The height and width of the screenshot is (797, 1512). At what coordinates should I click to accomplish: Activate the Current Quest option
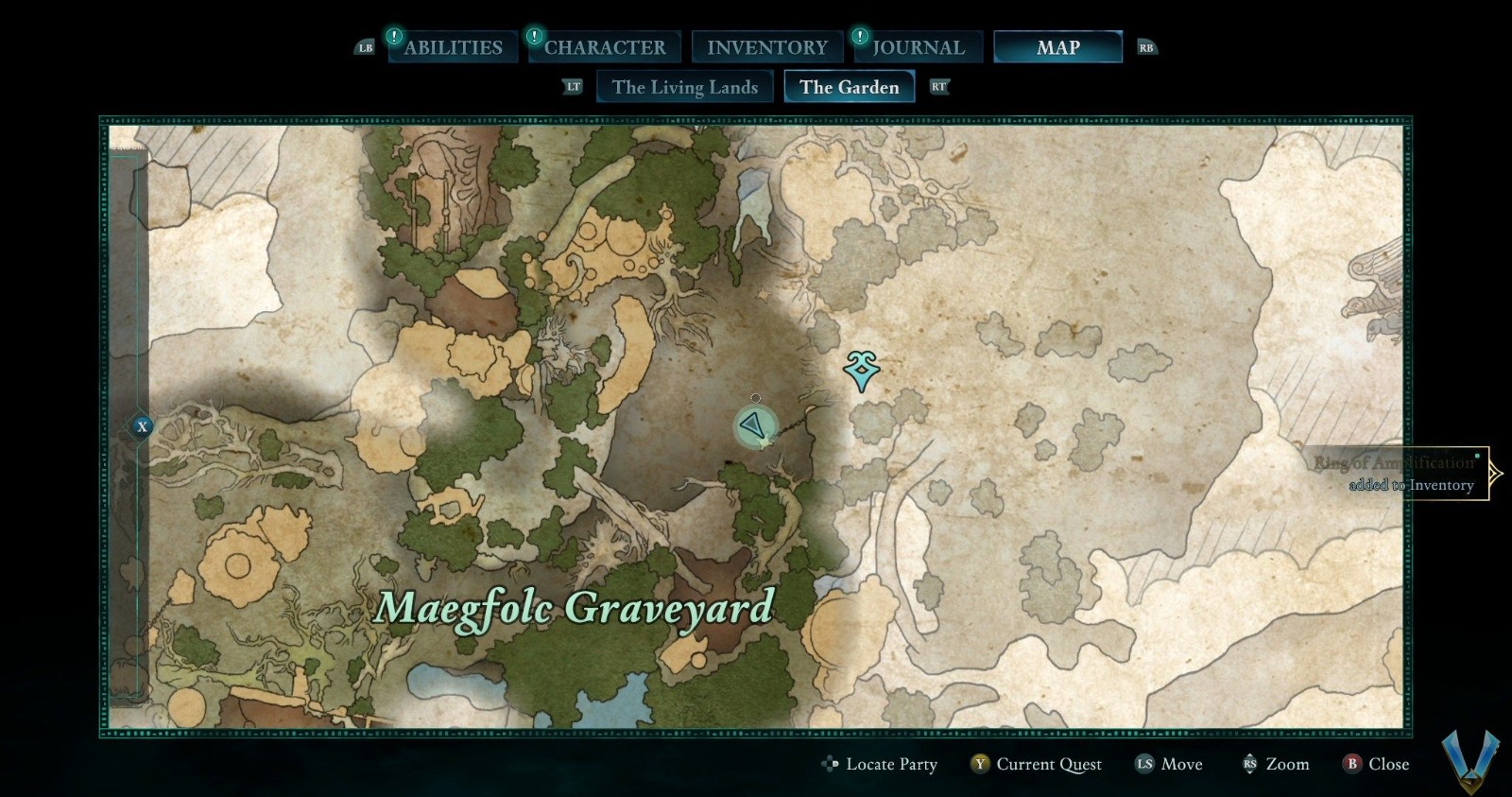point(1049,764)
